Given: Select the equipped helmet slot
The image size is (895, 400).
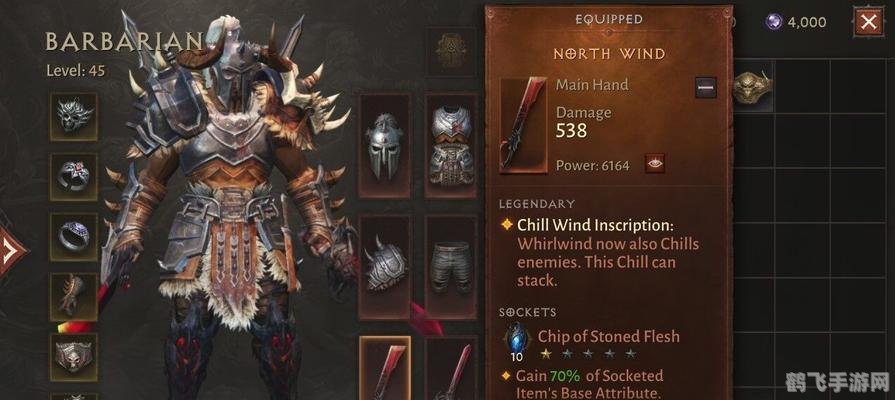Looking at the screenshot, I should [x=384, y=143].
